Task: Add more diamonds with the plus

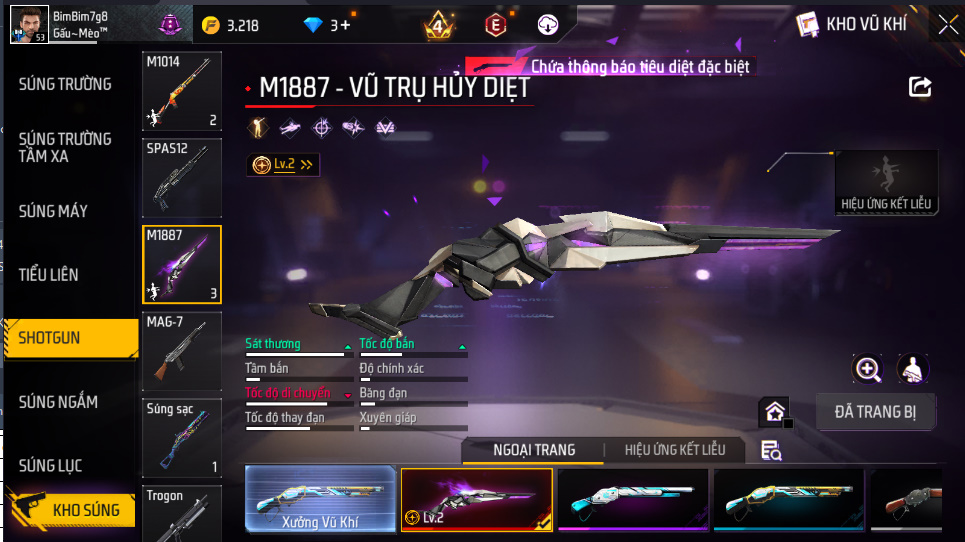Action: coord(346,25)
